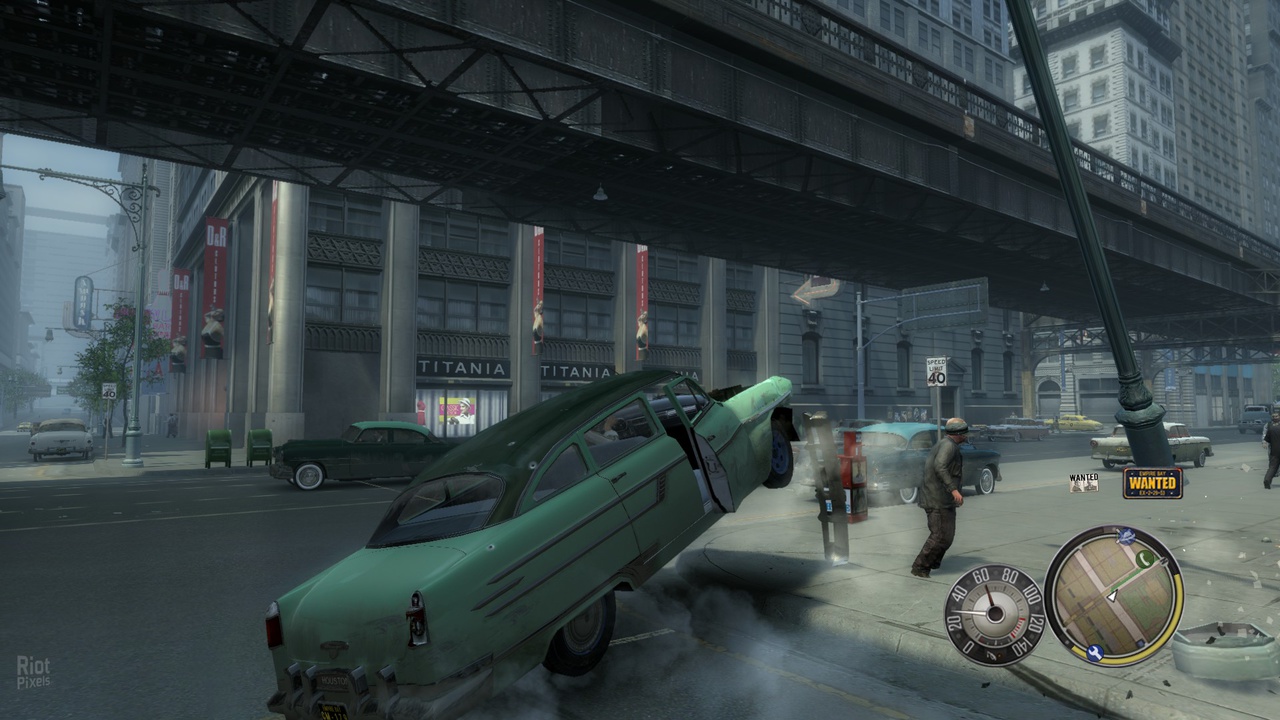Image resolution: width=1280 pixels, height=720 pixels.
Task: Click the WANTED poster mugshot icon
Action: 1083,483
